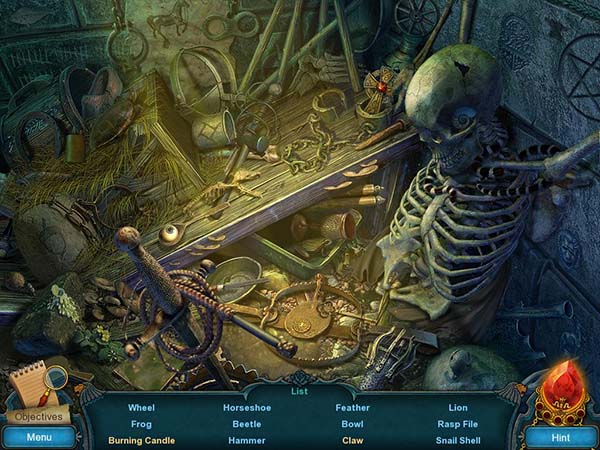Use the Hint button

(561, 436)
